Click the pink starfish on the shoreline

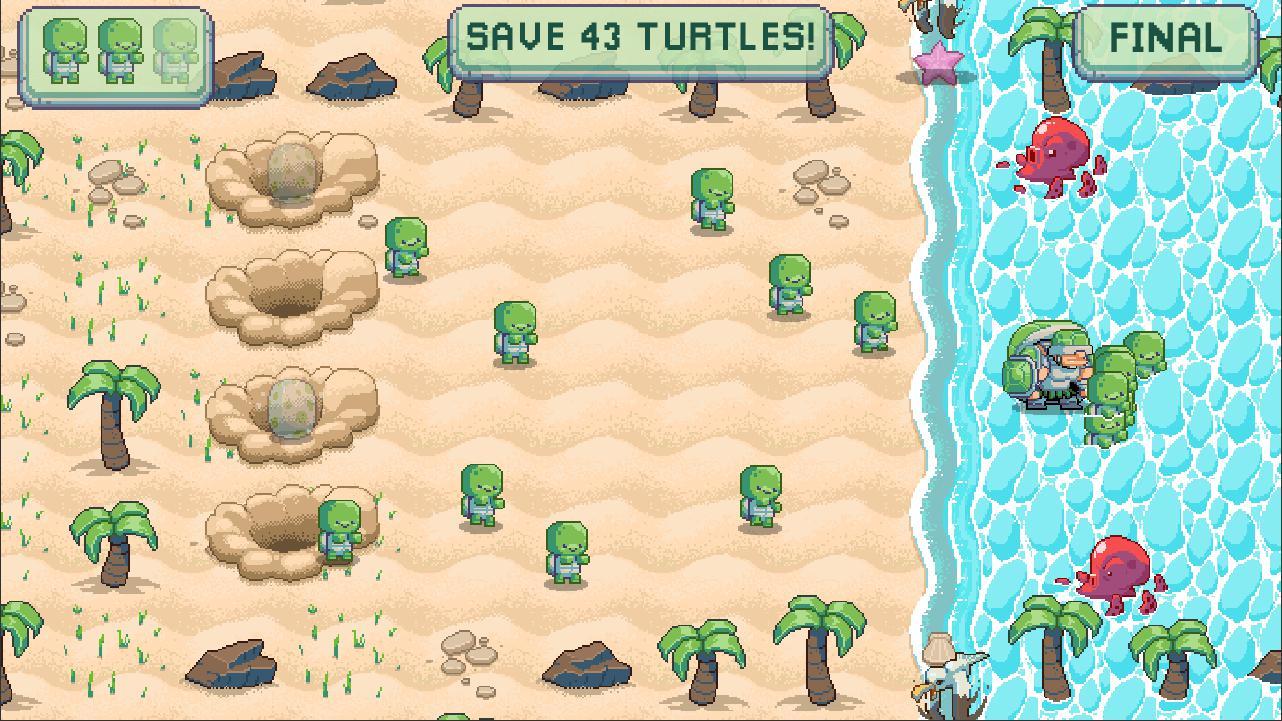938,62
